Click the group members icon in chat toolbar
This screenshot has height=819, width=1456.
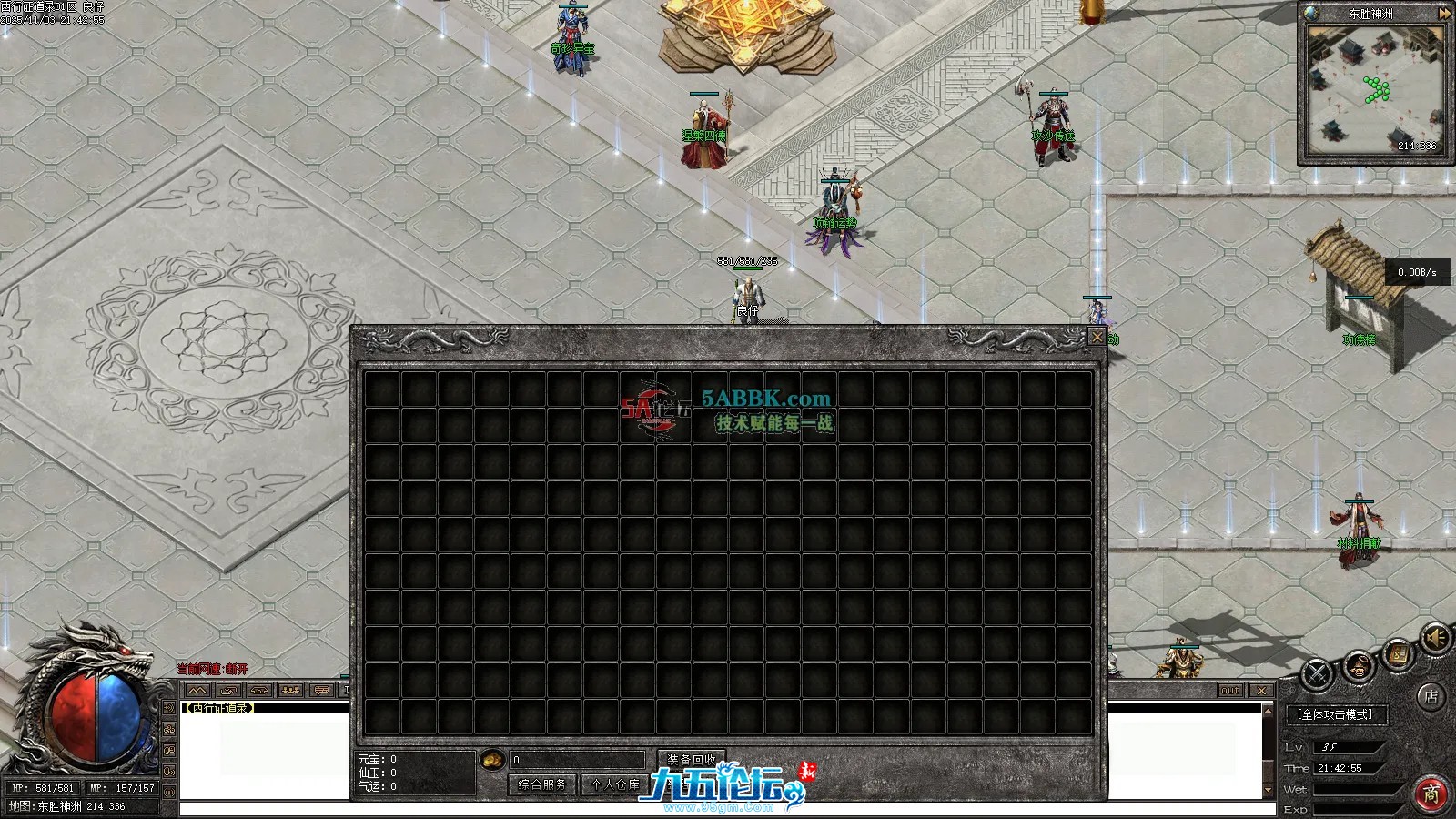tap(290, 690)
